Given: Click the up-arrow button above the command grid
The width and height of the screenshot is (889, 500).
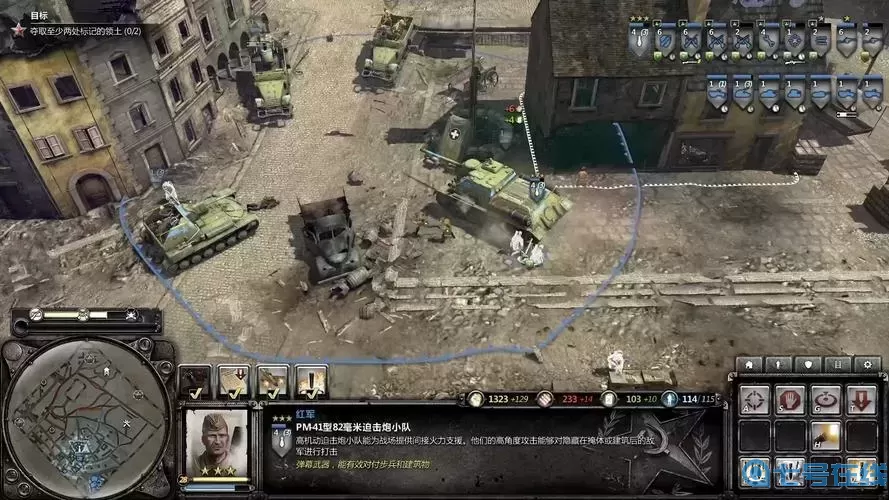Looking at the screenshot, I should coord(776,364).
